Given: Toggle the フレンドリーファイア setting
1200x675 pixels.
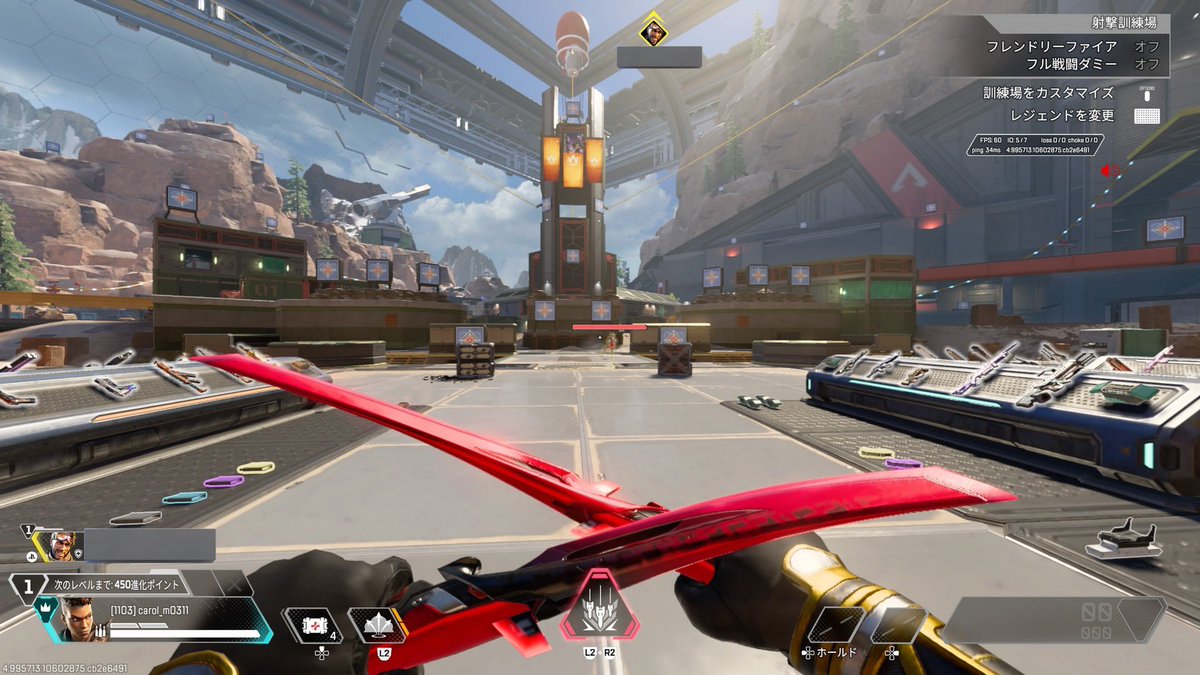Looking at the screenshot, I should pos(1060,46).
